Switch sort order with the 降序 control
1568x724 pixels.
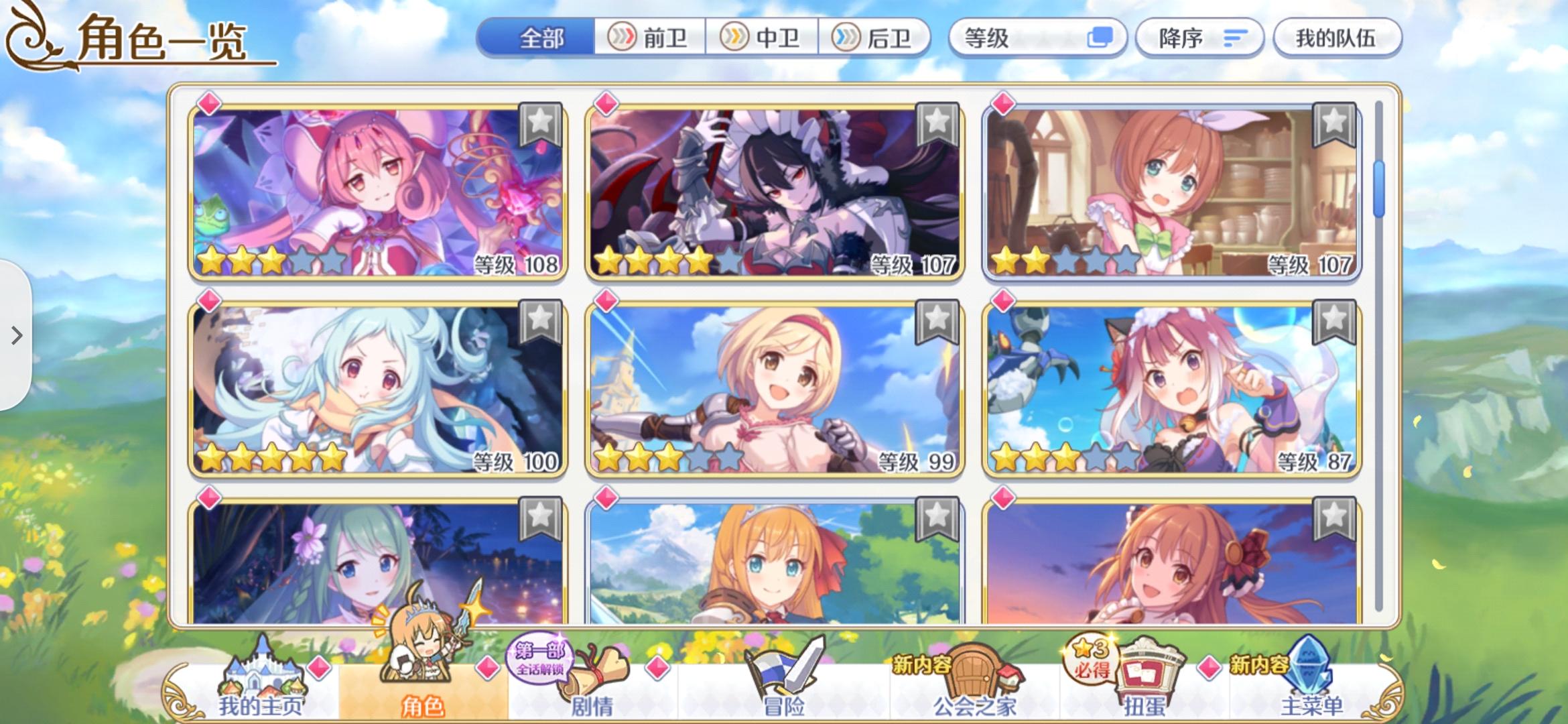[1199, 38]
